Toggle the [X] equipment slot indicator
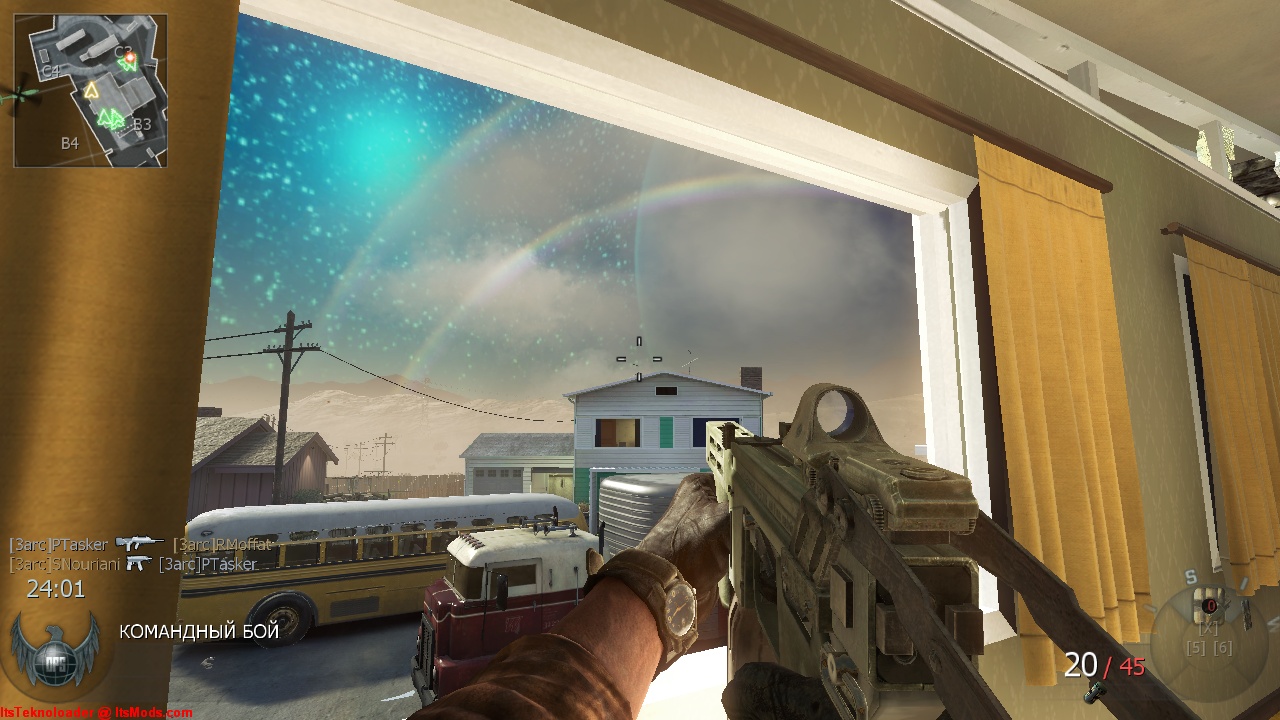The image size is (1280, 720). tap(1208, 628)
